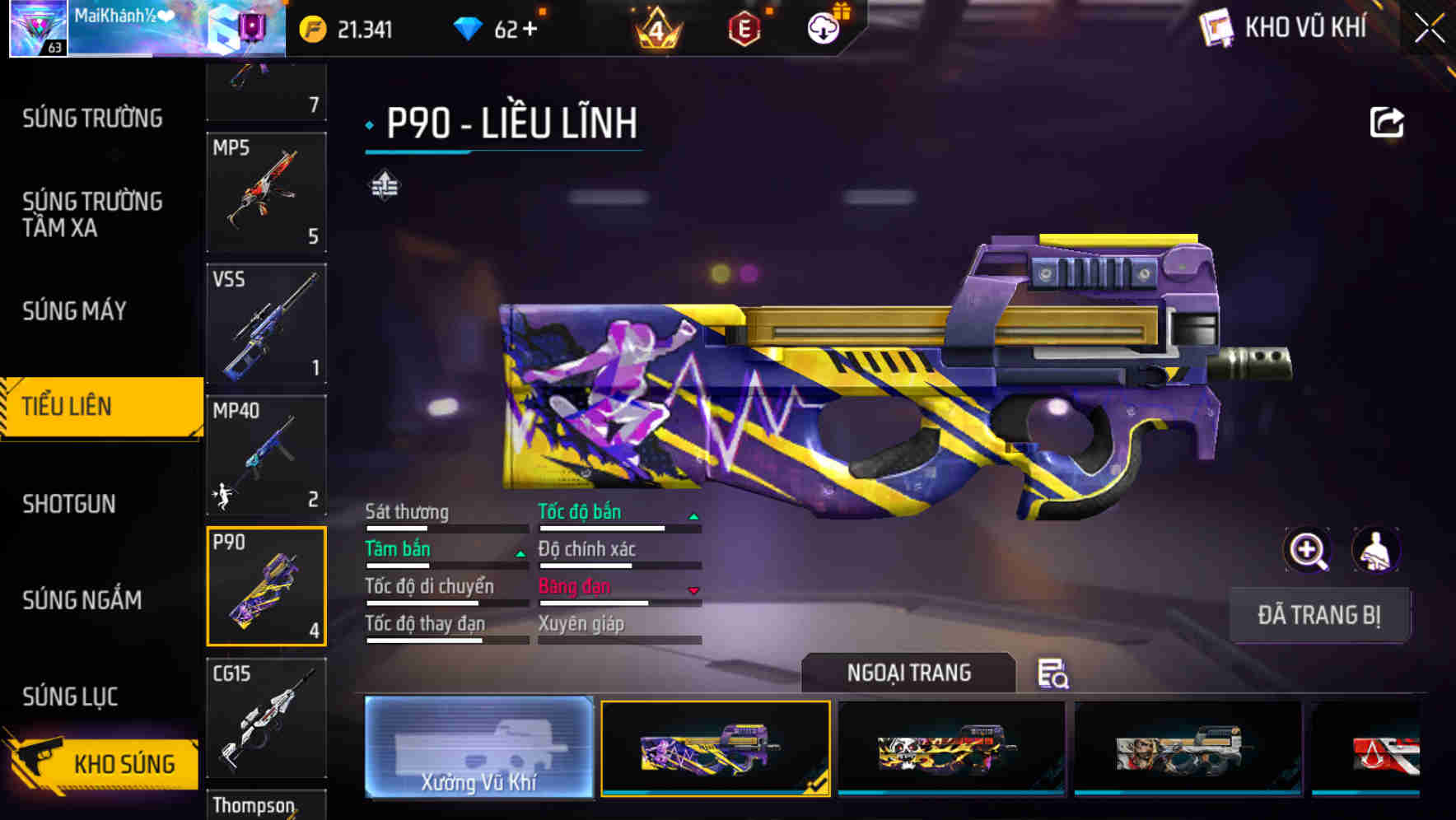Open the character preview icon beside zoom
1456x820 pixels.
(x=1374, y=550)
